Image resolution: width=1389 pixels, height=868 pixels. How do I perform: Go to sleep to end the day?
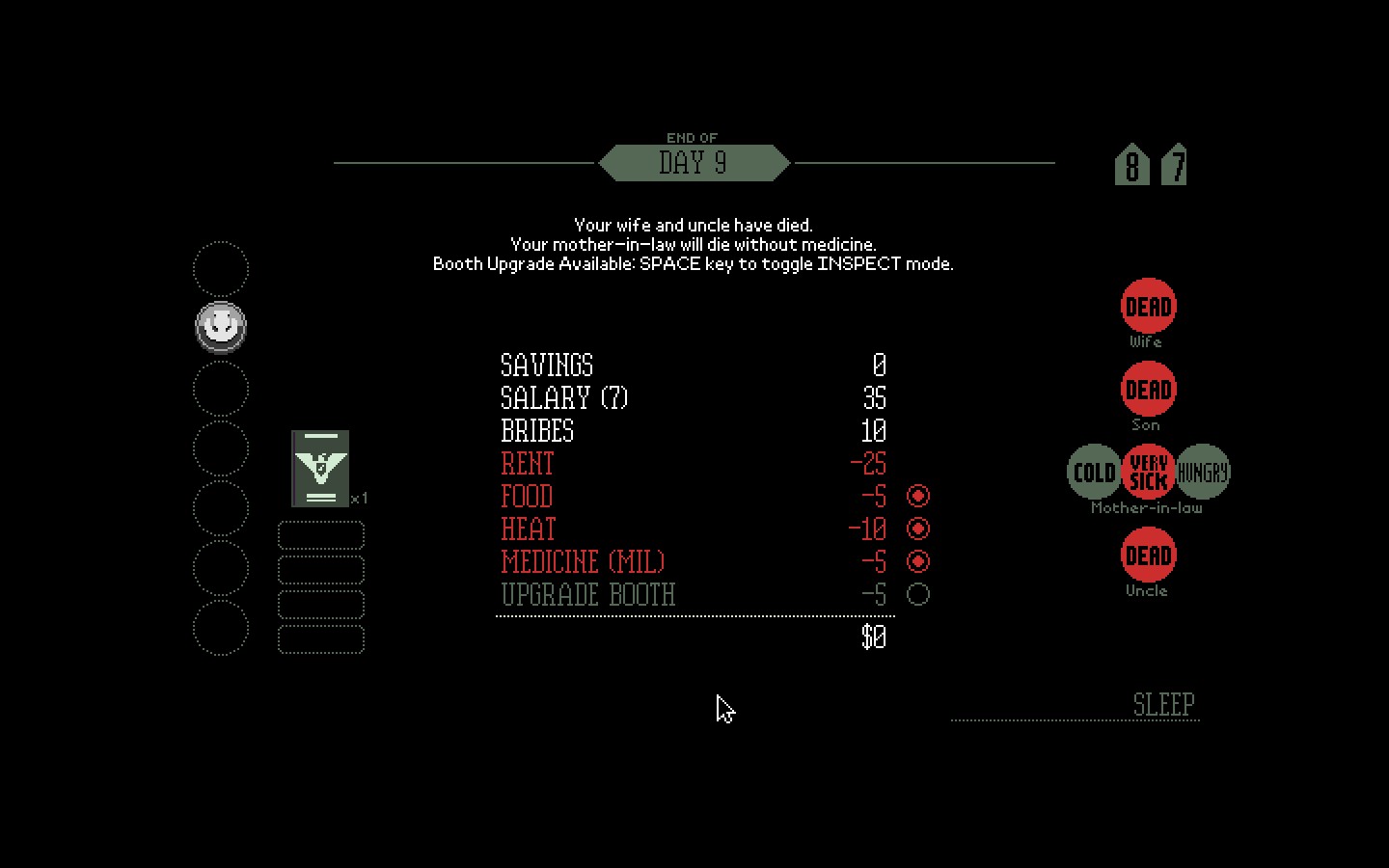[1163, 704]
